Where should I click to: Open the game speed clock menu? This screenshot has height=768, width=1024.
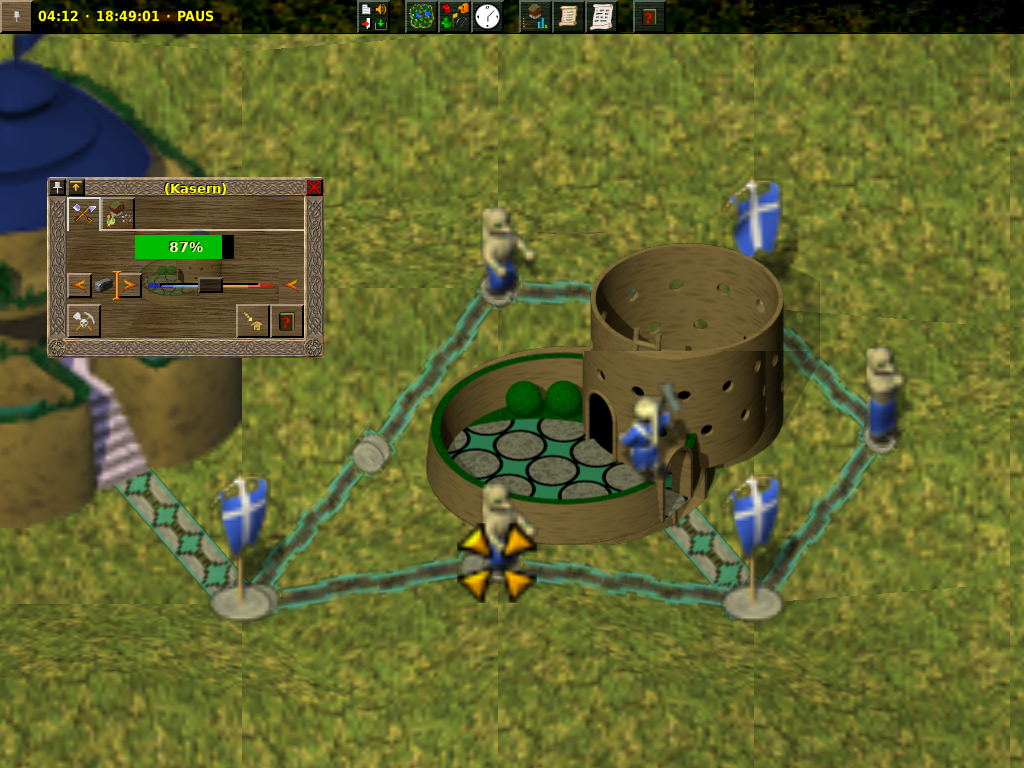[x=488, y=16]
